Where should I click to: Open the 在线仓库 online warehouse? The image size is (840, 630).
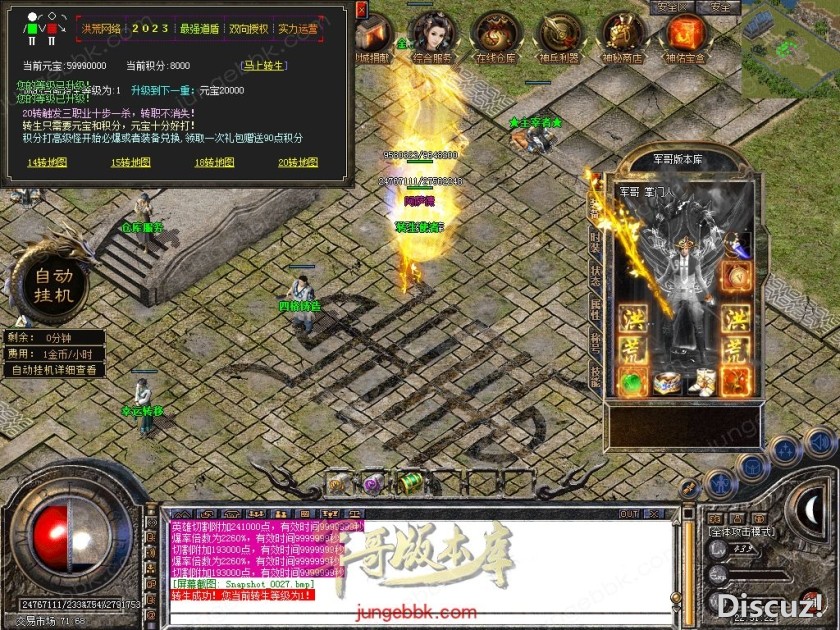click(497, 38)
